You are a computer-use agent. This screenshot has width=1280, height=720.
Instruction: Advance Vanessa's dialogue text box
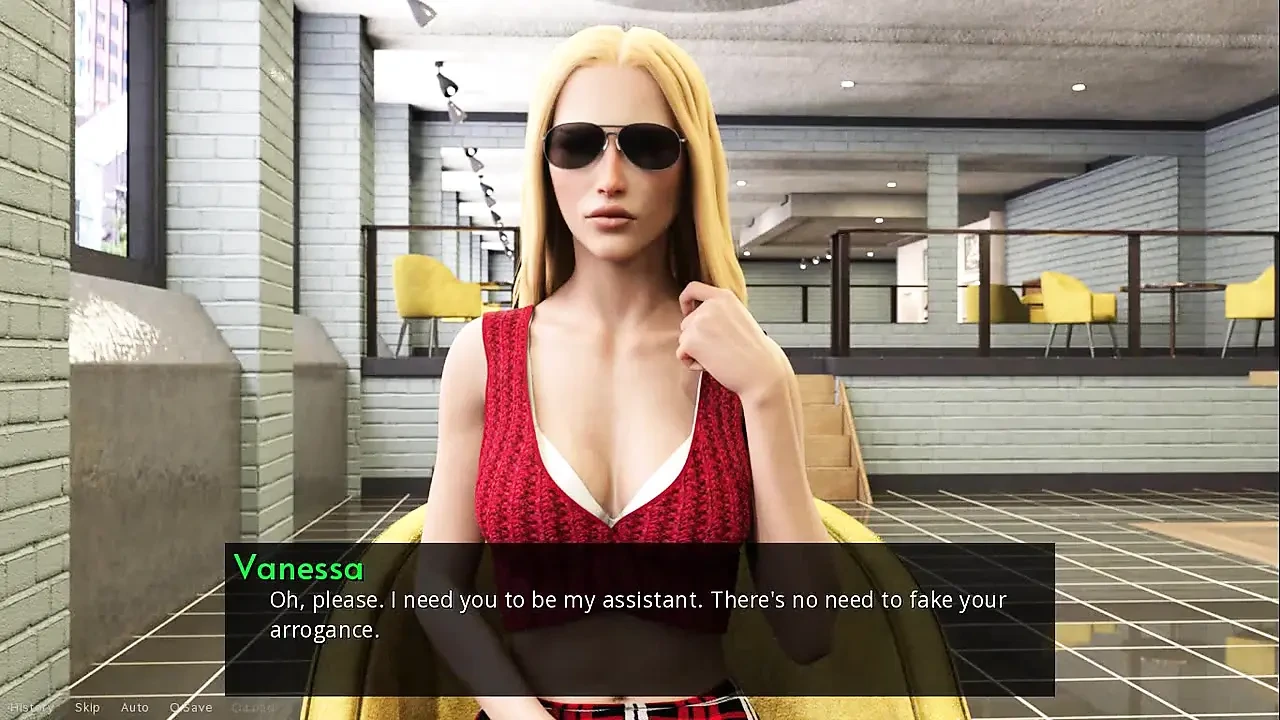638,616
